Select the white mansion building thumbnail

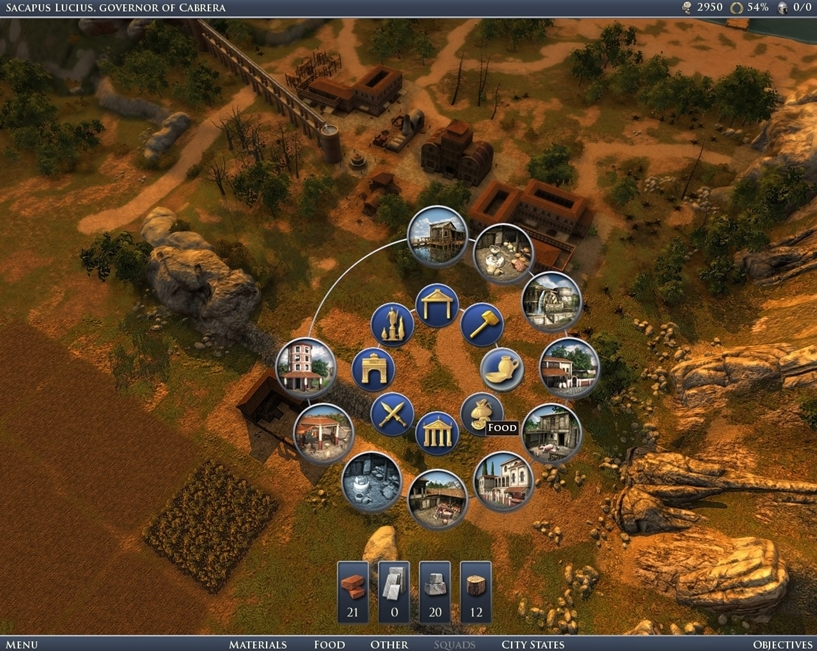pos(503,481)
